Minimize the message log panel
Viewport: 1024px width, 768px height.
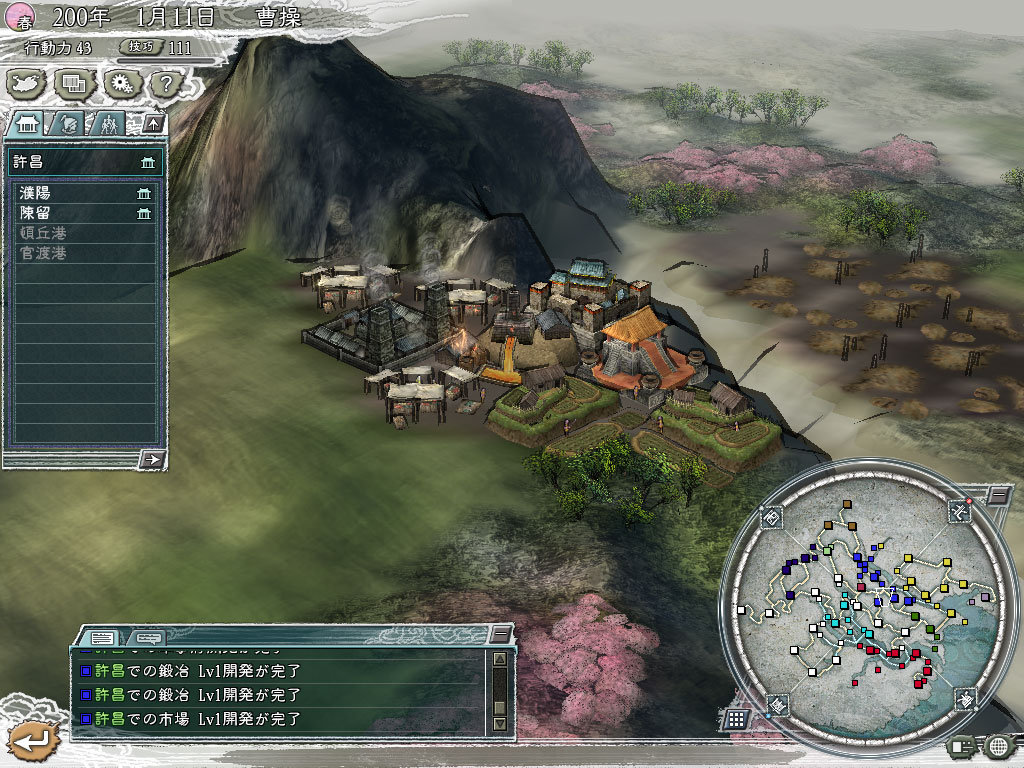(x=500, y=635)
